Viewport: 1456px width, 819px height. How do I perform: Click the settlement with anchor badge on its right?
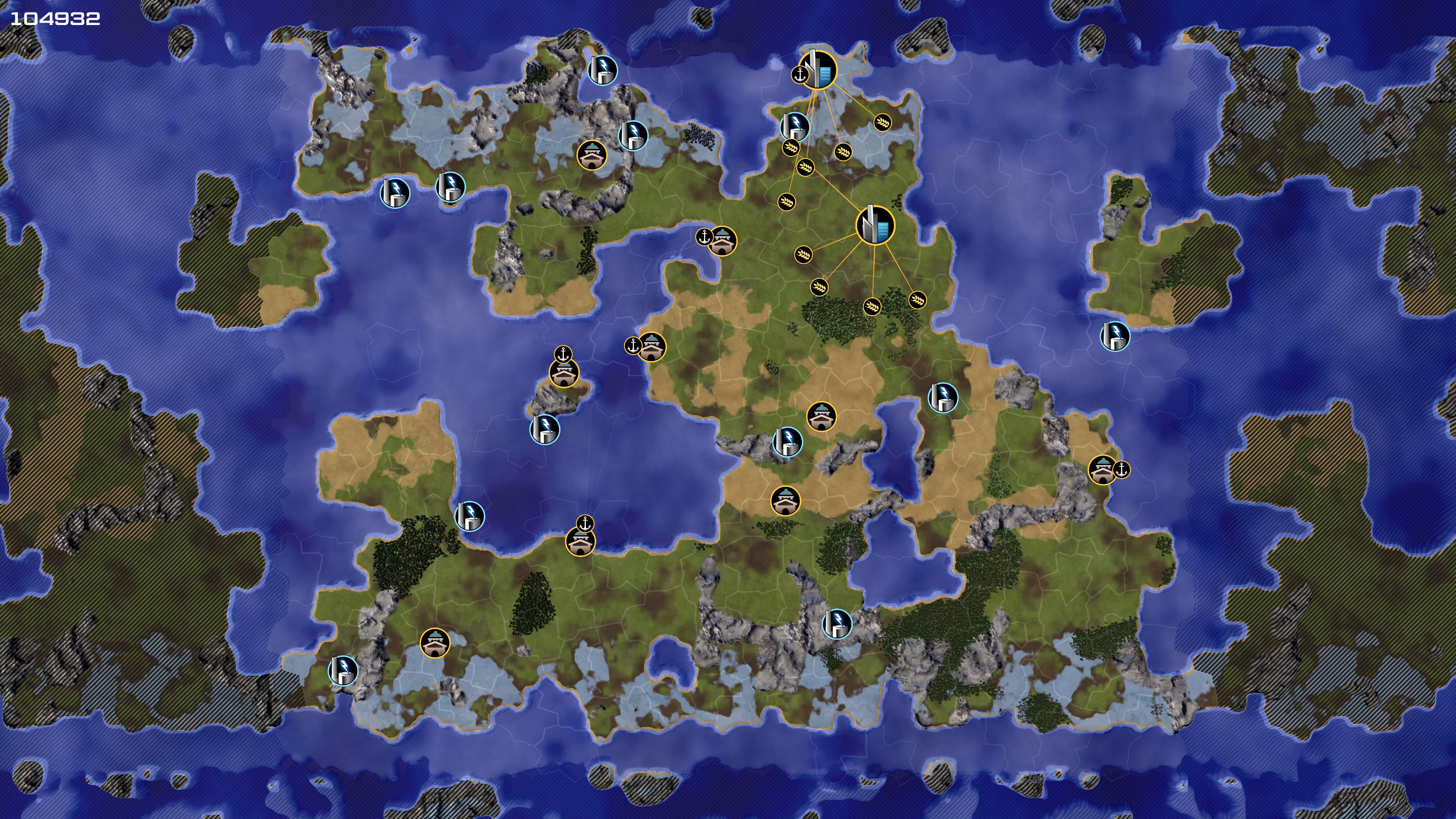point(1102,470)
